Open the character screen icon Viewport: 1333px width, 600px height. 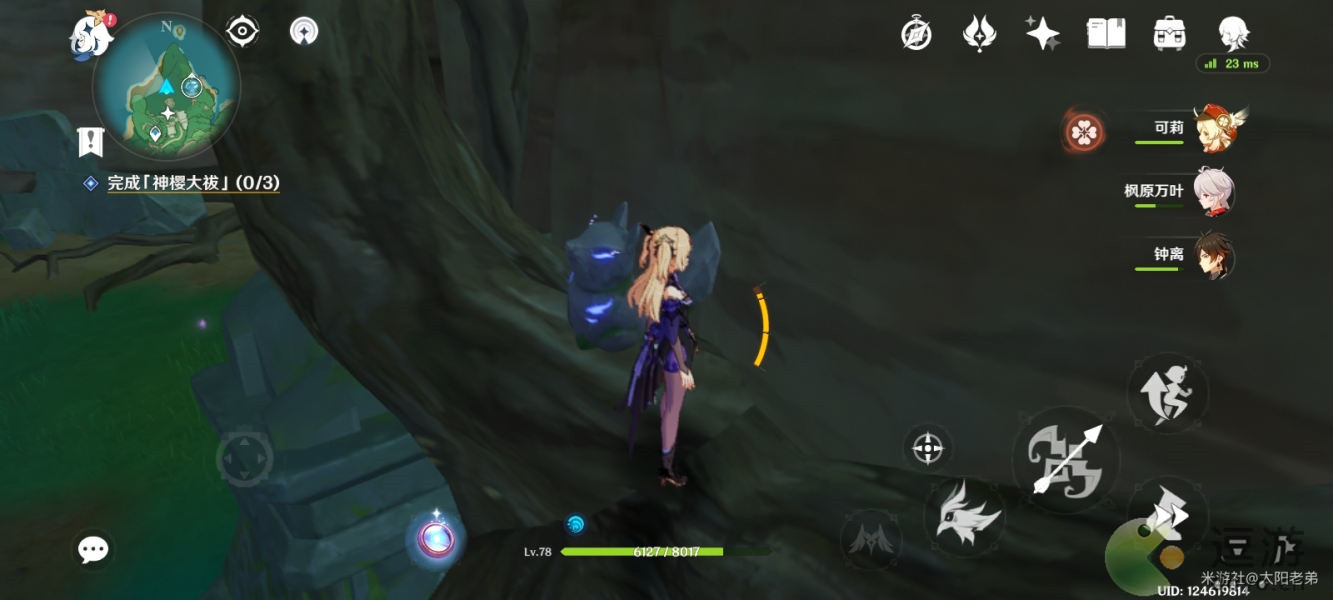(x=1233, y=34)
